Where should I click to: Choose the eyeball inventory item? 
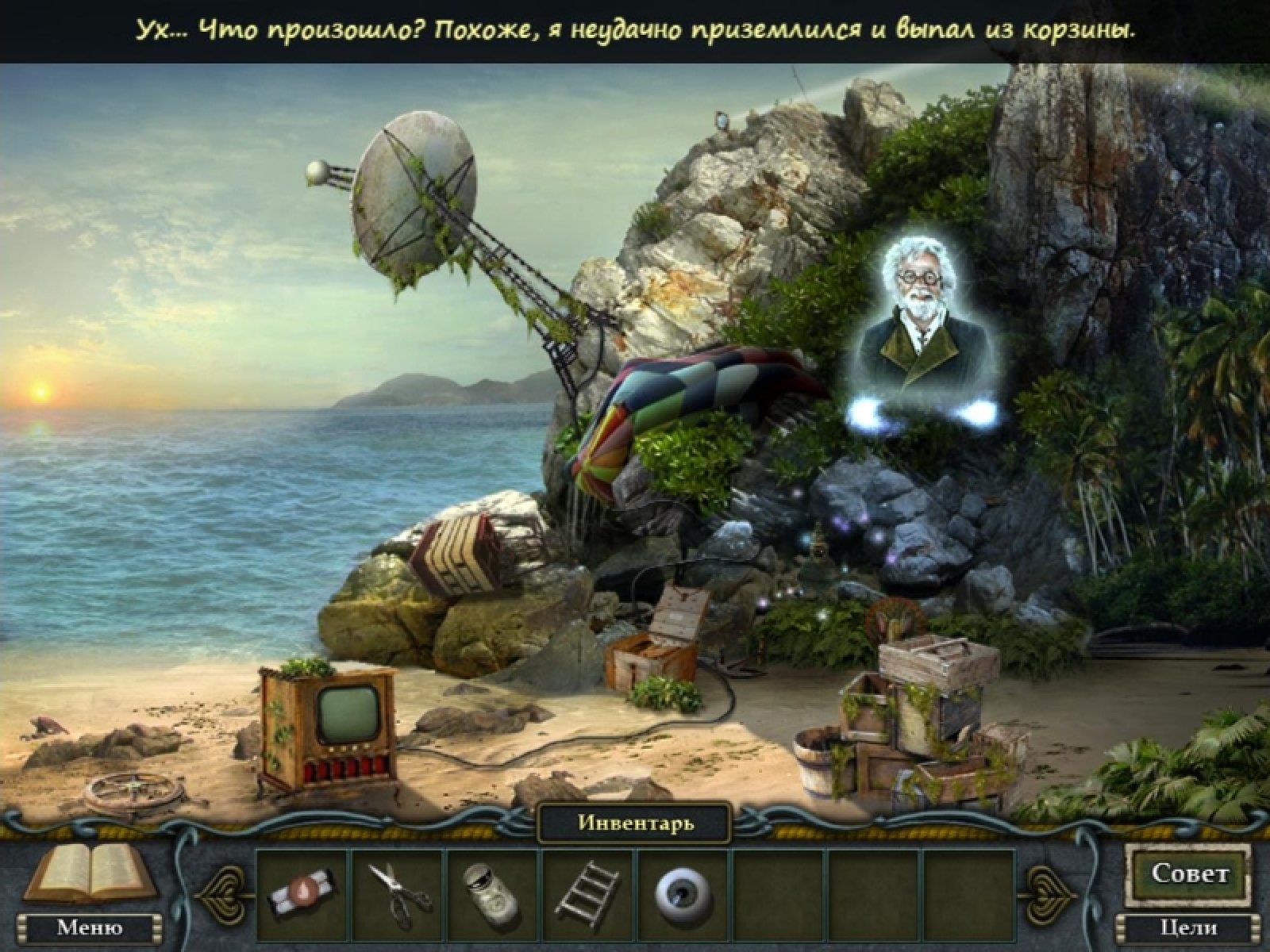(682, 890)
